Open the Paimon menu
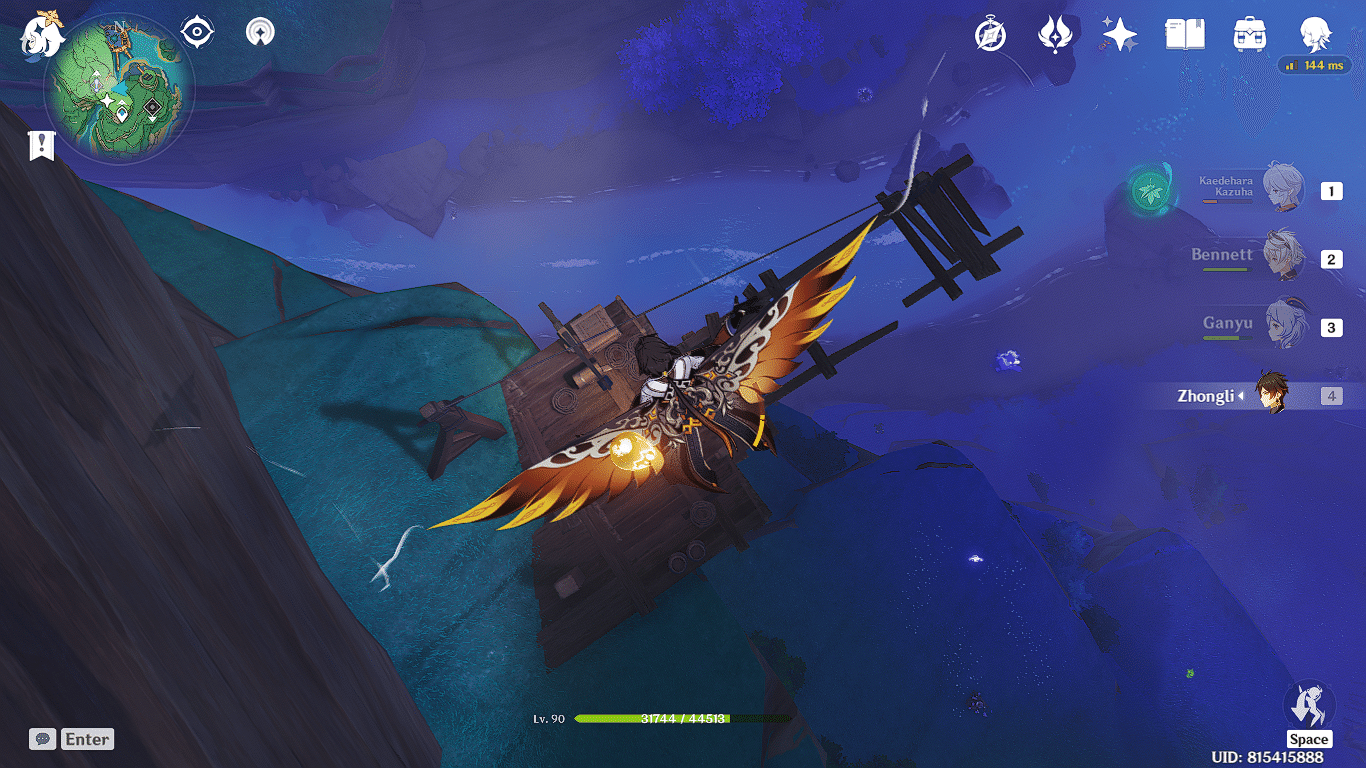The image size is (1366, 768). (x=42, y=34)
